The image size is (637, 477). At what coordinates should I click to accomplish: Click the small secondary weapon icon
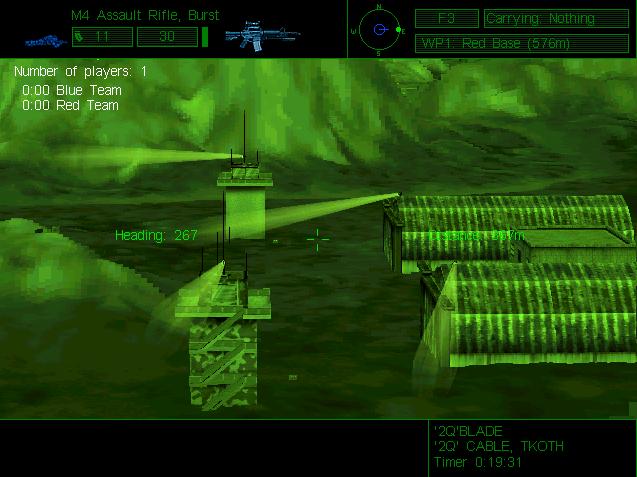coord(40,41)
